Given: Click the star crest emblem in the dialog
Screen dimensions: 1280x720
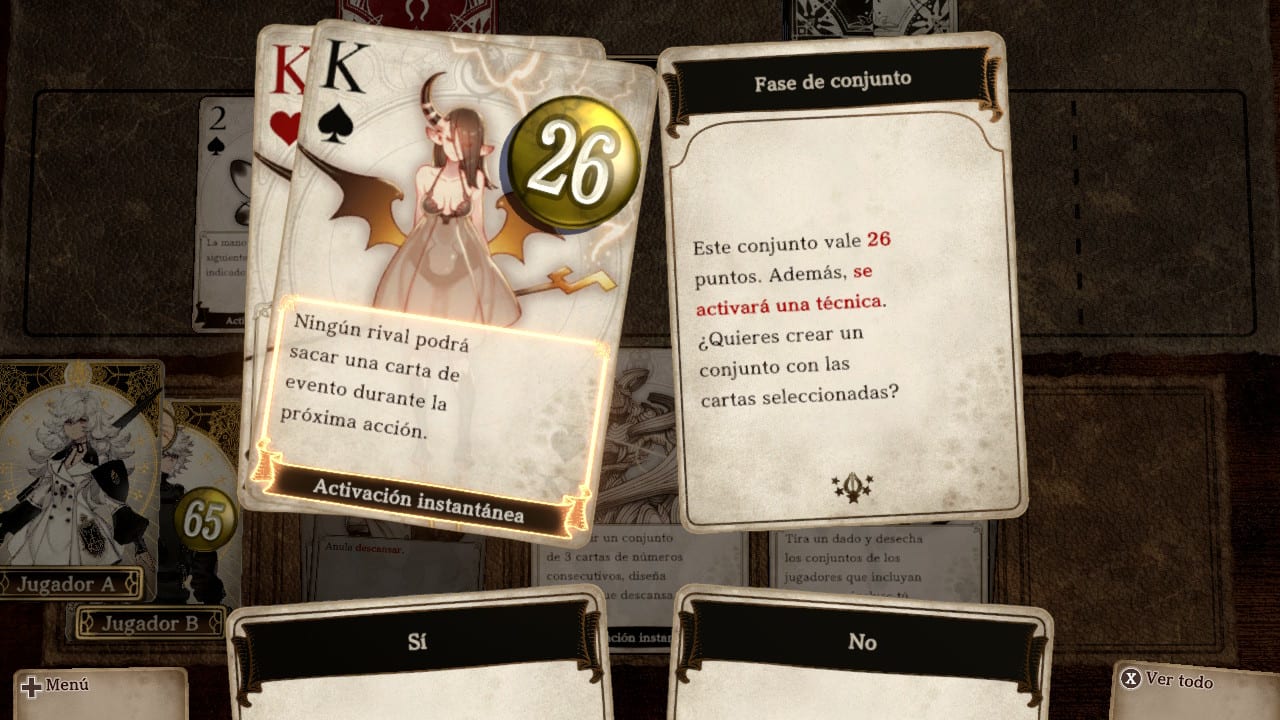Looking at the screenshot, I should click(x=850, y=488).
